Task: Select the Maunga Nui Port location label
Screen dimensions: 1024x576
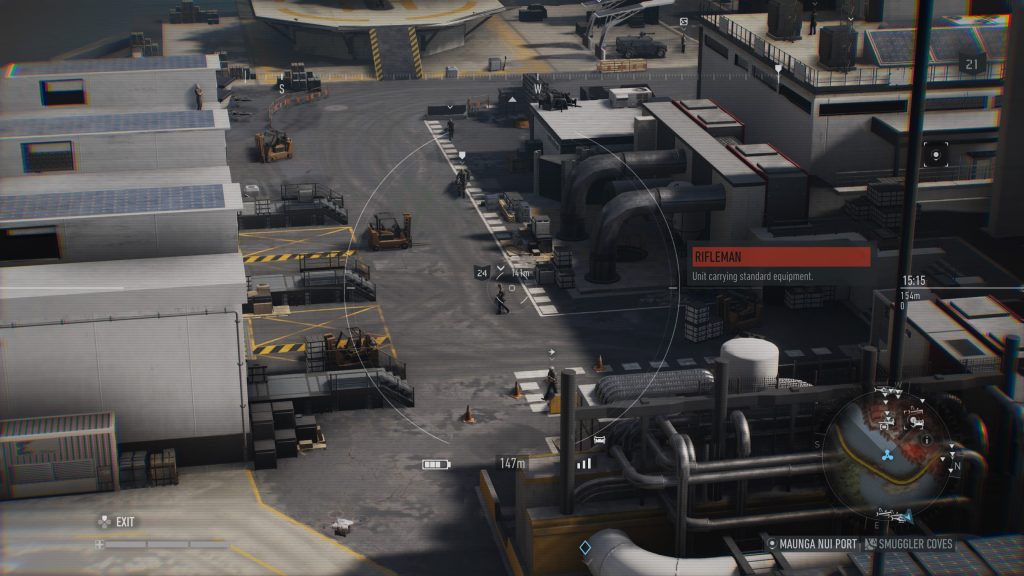Action: [816, 544]
